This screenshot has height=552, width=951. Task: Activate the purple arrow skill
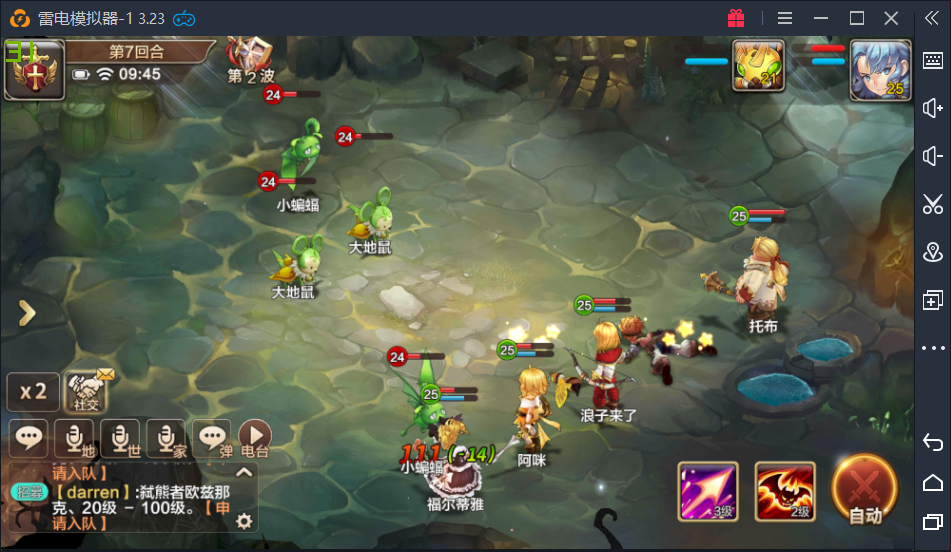[708, 491]
